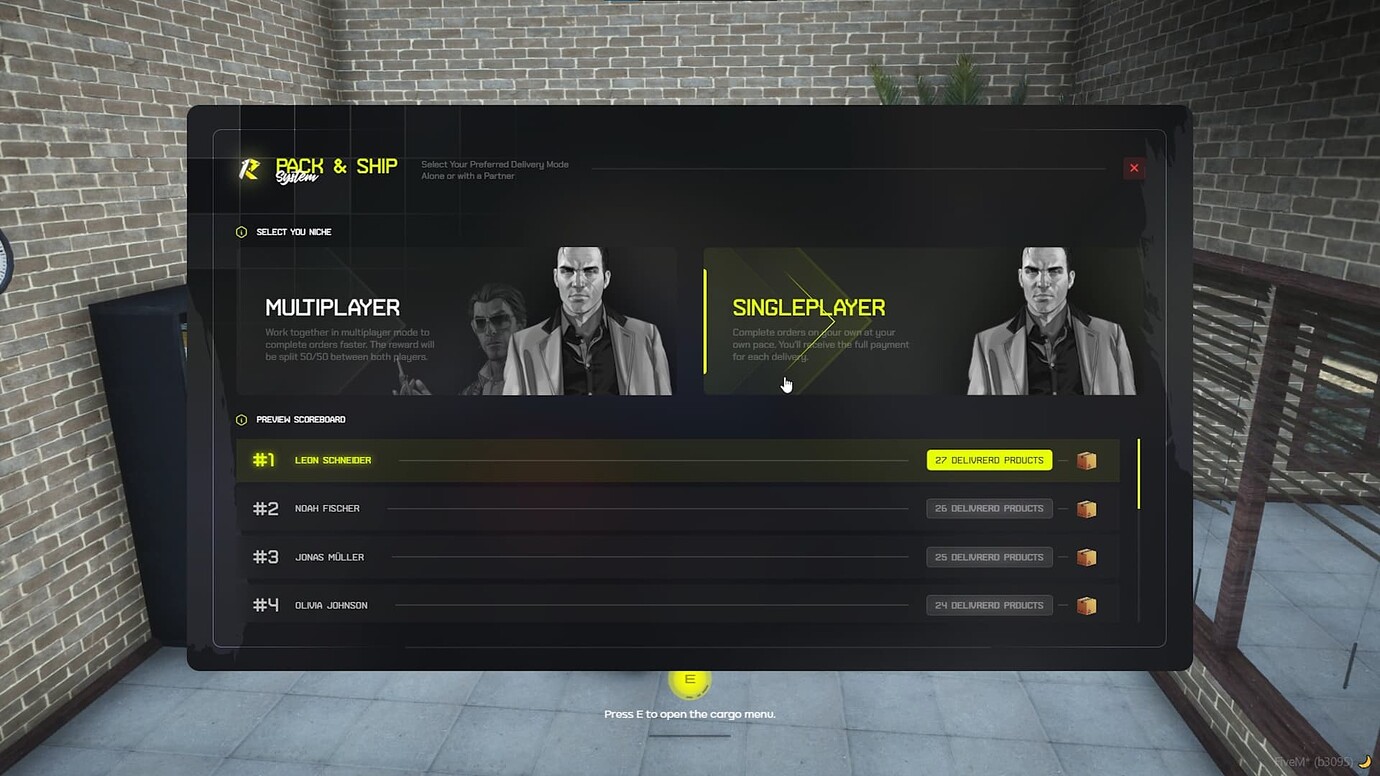
Task: Select Leon Schneider's scoreboard entry
Action: tap(600, 460)
